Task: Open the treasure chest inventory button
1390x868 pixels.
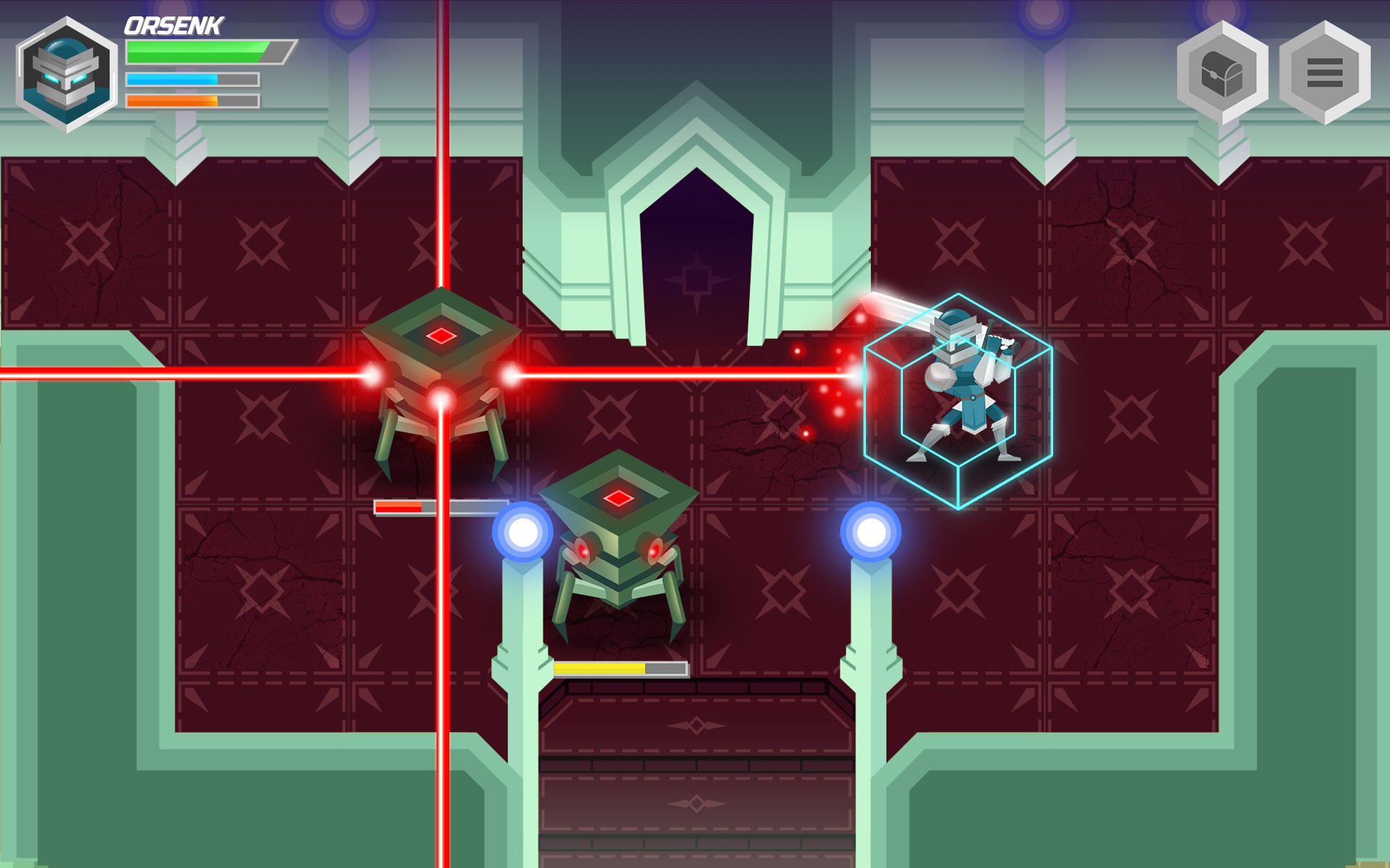Action: pos(1222,73)
